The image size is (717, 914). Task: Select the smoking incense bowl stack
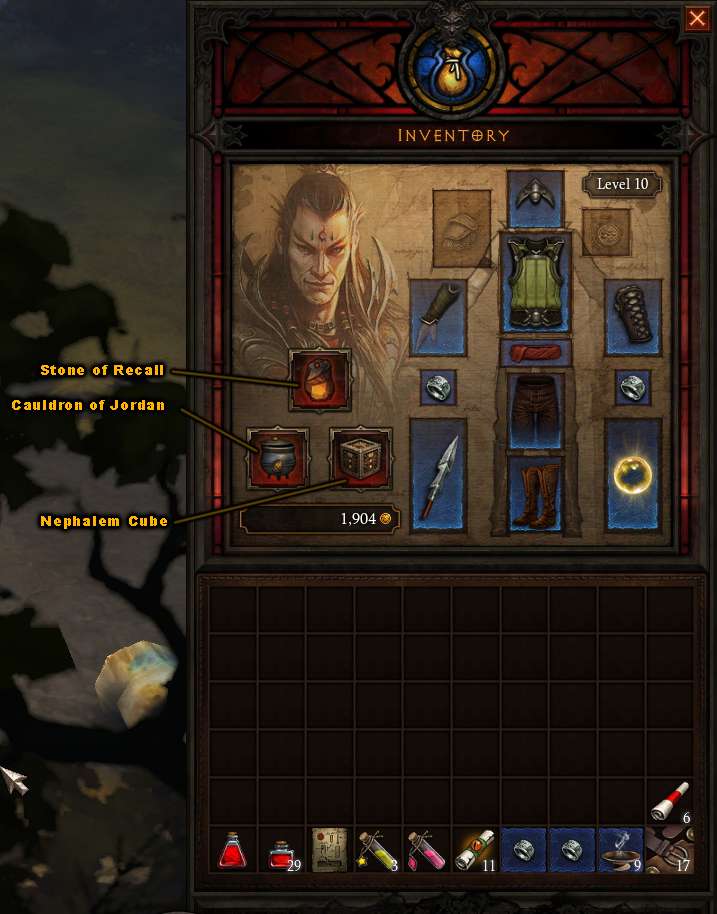pos(621,850)
